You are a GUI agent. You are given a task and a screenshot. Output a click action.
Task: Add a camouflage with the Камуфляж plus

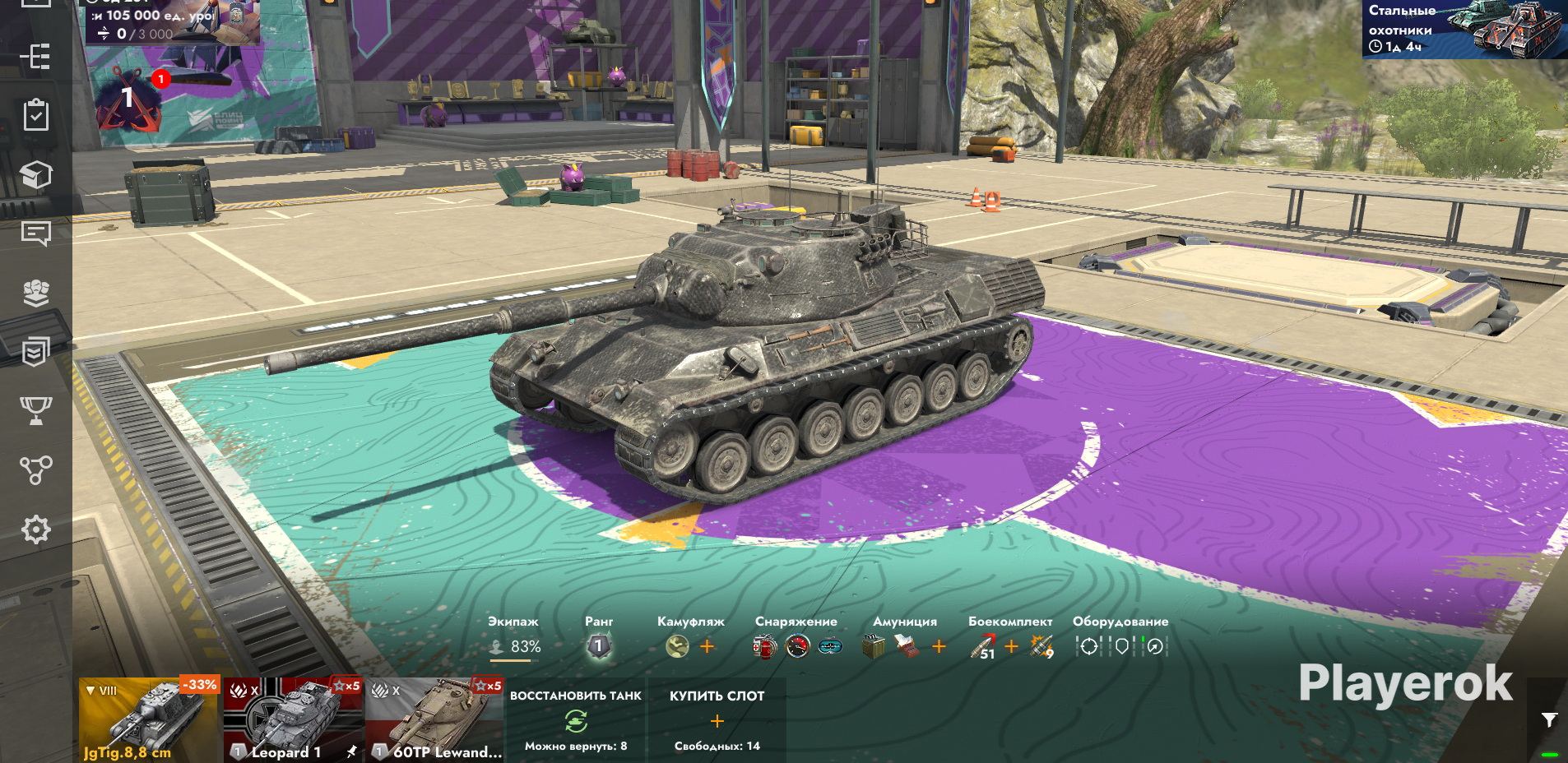coord(707,646)
